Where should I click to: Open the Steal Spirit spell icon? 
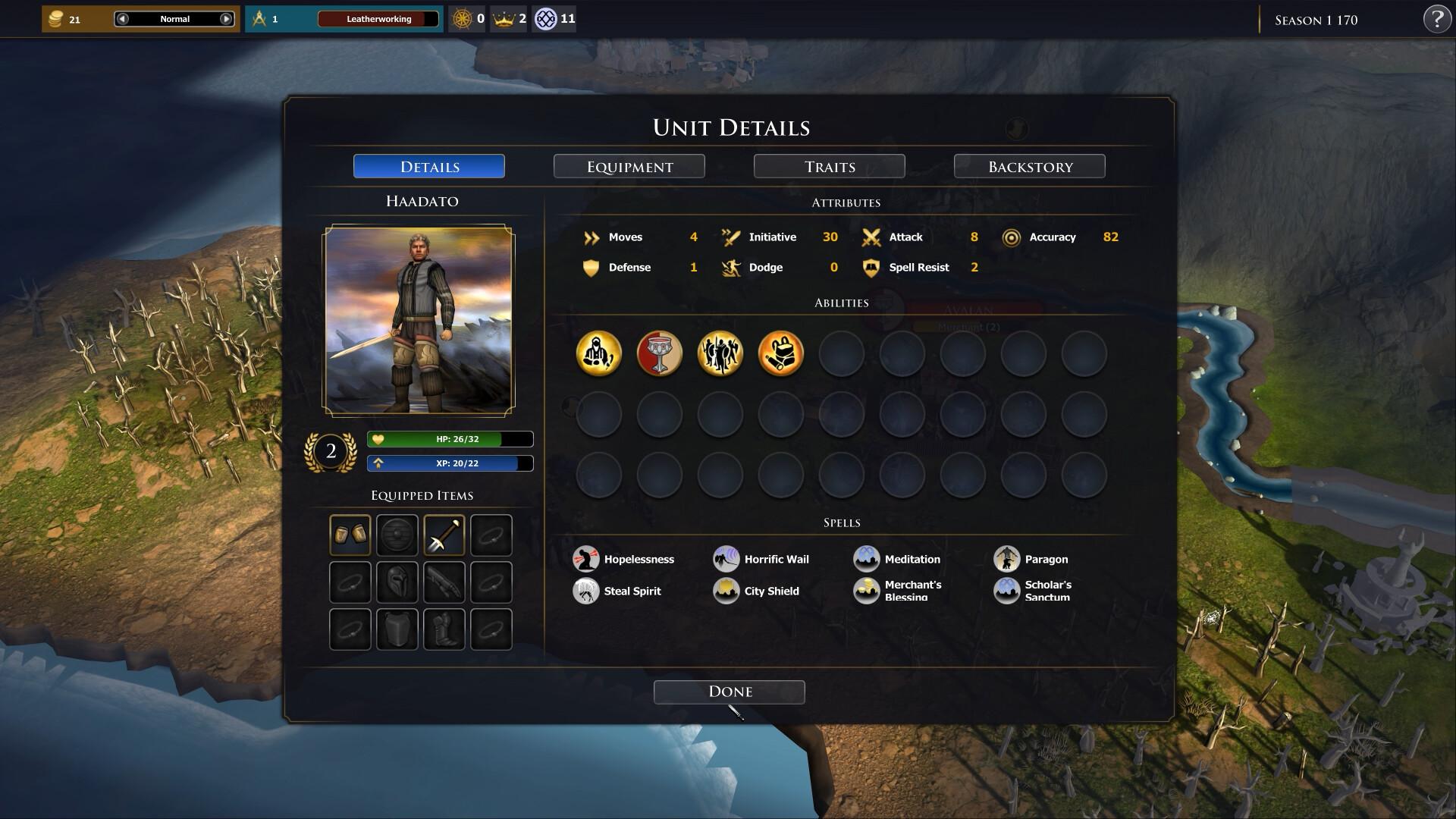585,590
